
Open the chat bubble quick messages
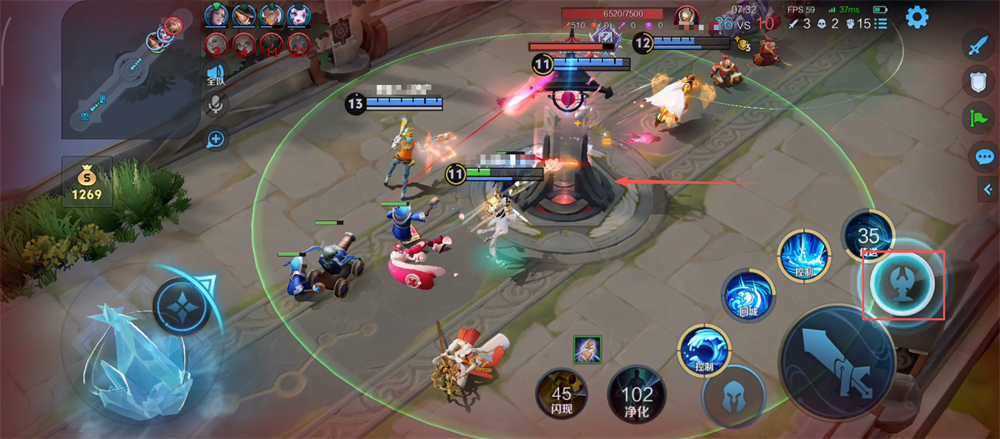pyautogui.click(x=984, y=156)
